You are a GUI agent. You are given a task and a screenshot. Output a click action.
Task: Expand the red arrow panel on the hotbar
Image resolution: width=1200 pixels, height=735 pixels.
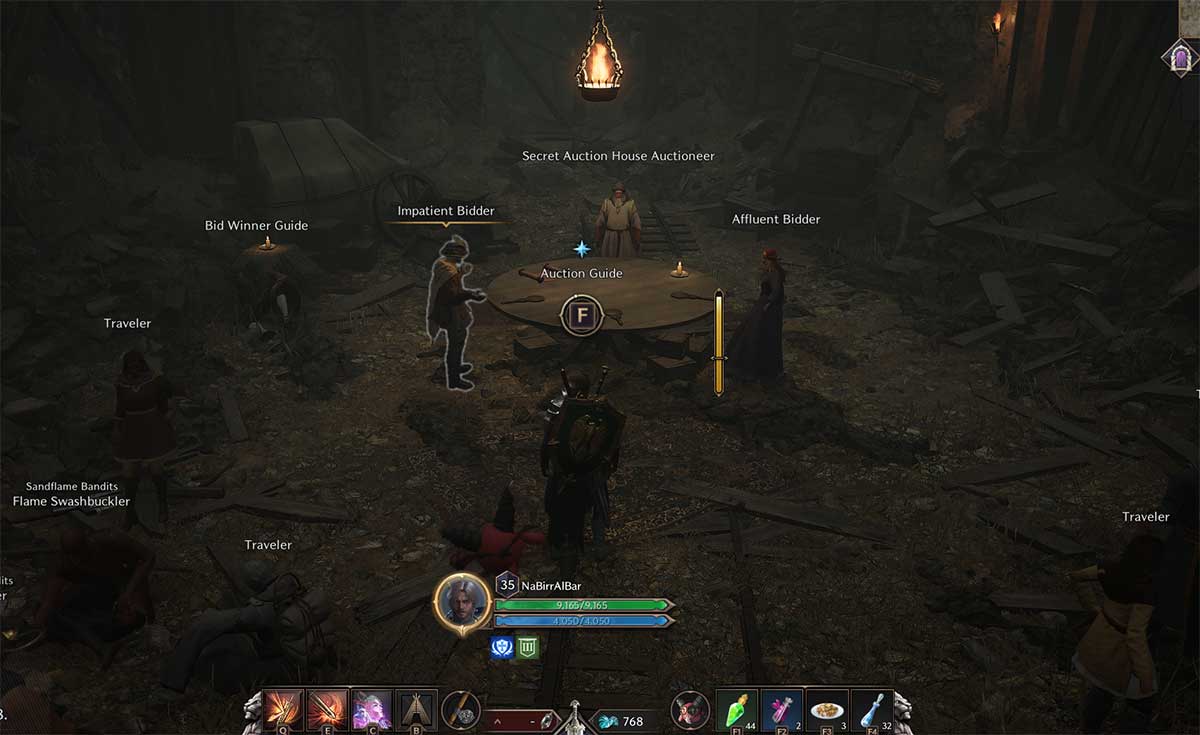click(x=499, y=720)
